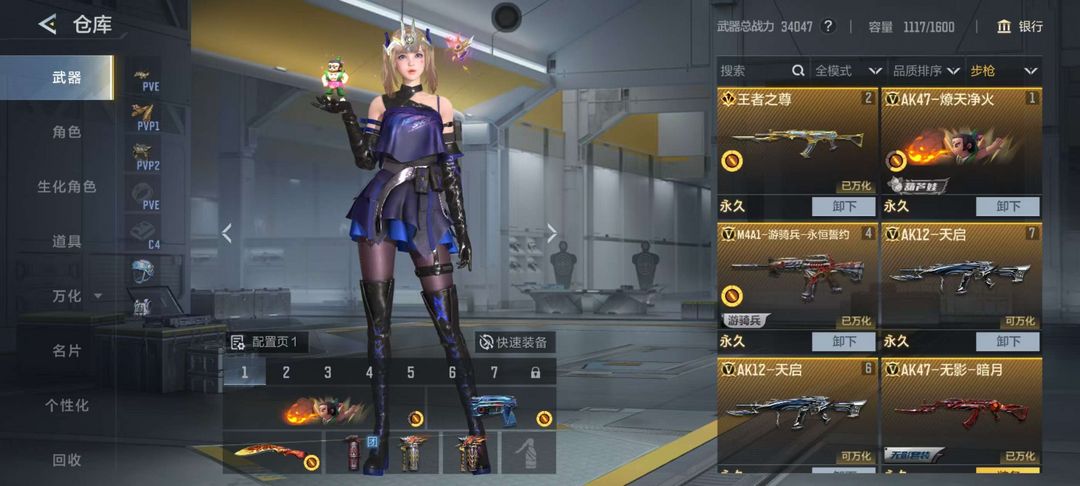Open the 回收 section

(x=67, y=460)
